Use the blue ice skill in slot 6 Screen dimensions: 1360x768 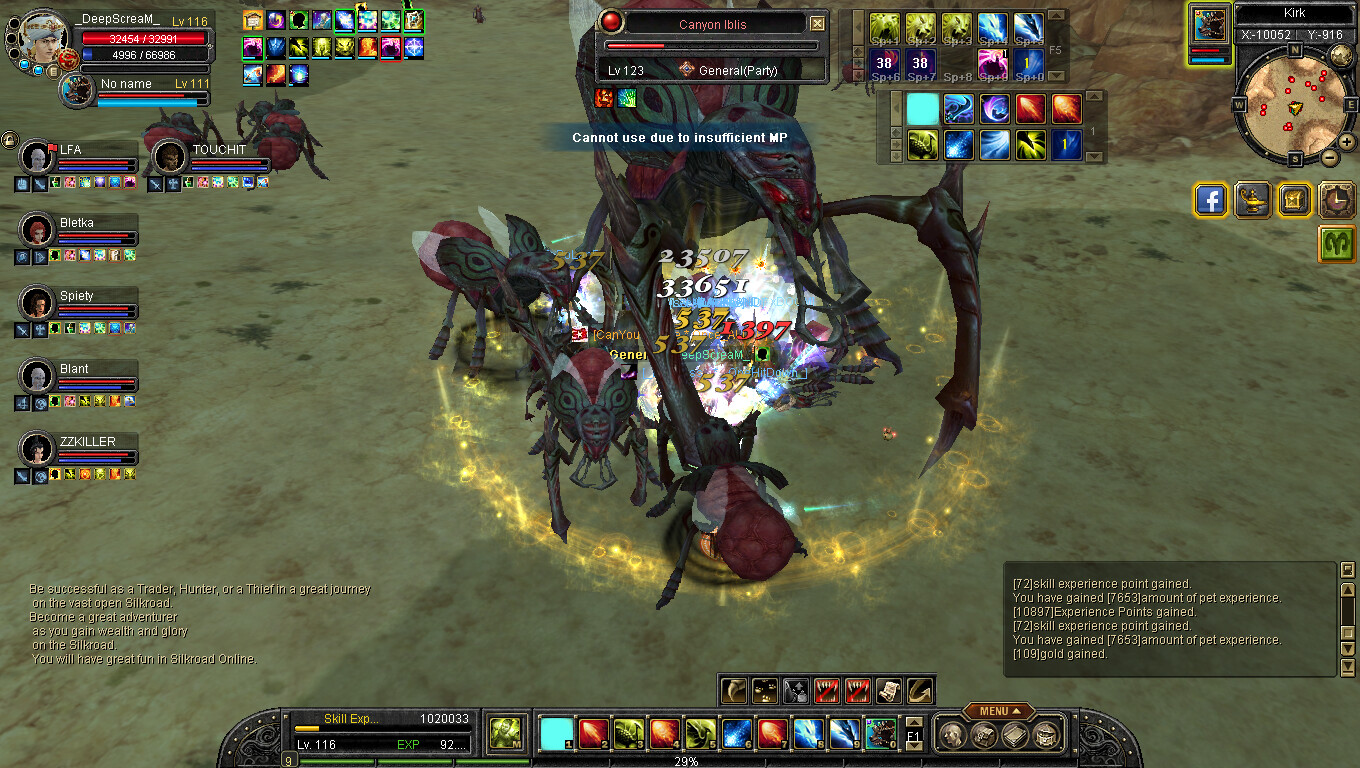737,734
